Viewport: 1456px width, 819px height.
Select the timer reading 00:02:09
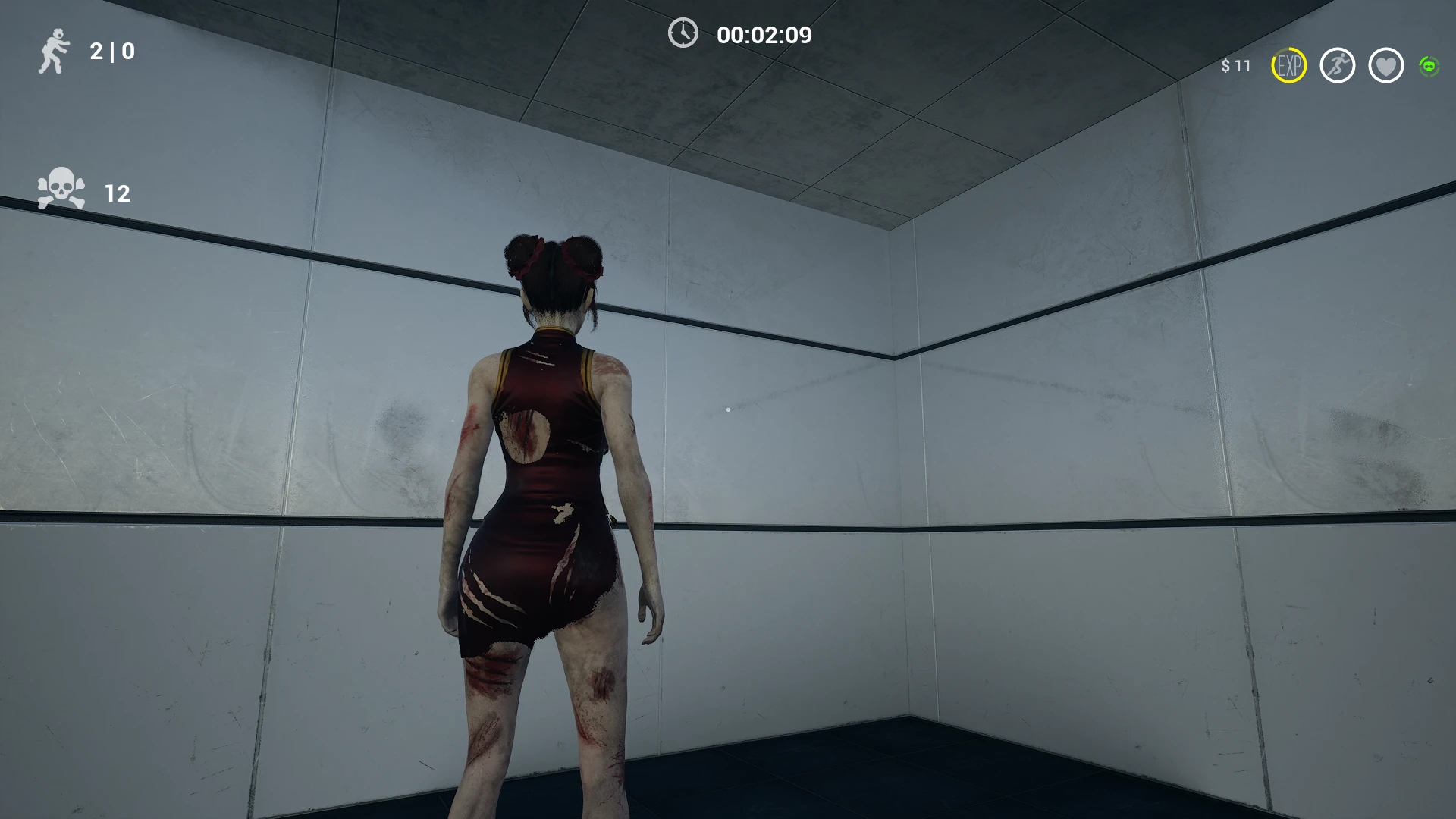763,34
